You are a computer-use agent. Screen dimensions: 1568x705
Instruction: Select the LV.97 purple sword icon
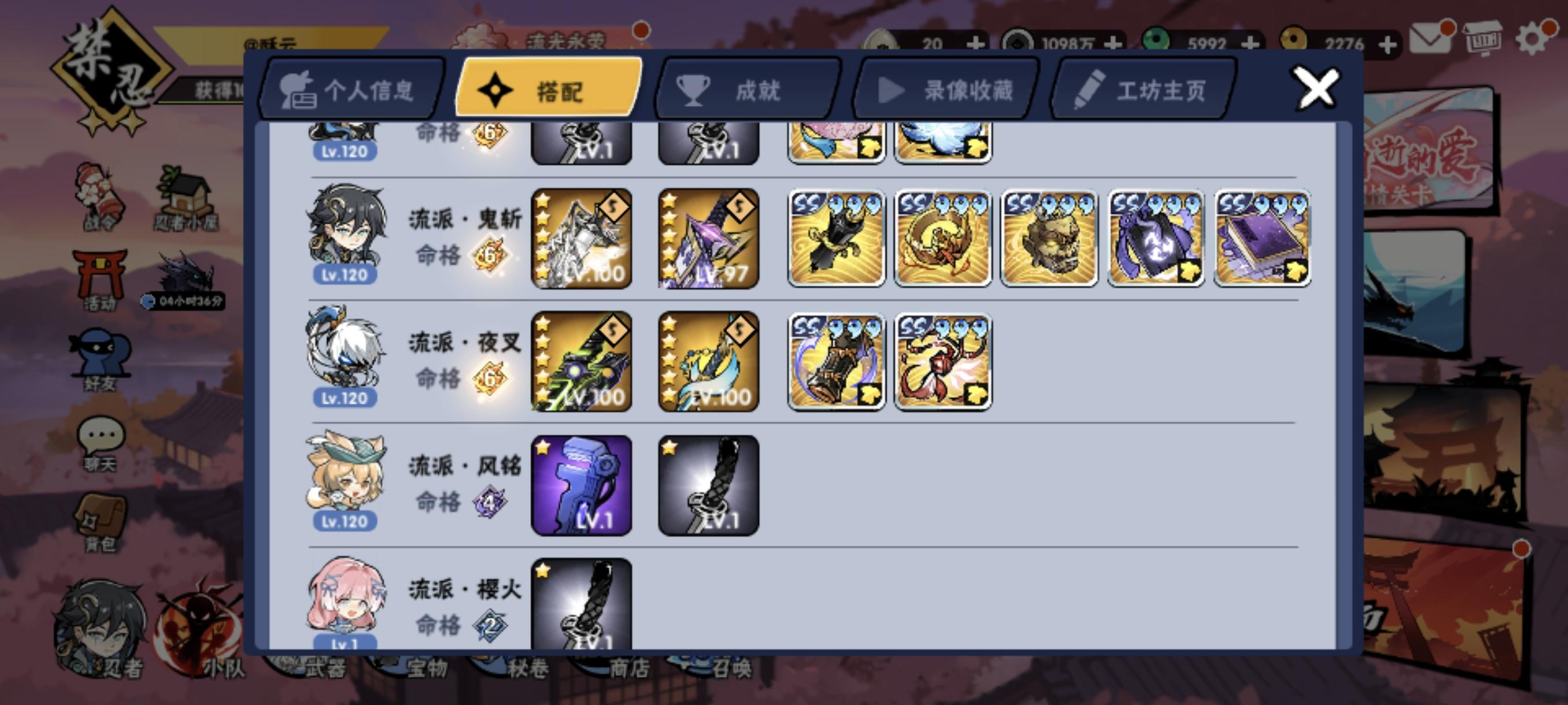pos(708,239)
